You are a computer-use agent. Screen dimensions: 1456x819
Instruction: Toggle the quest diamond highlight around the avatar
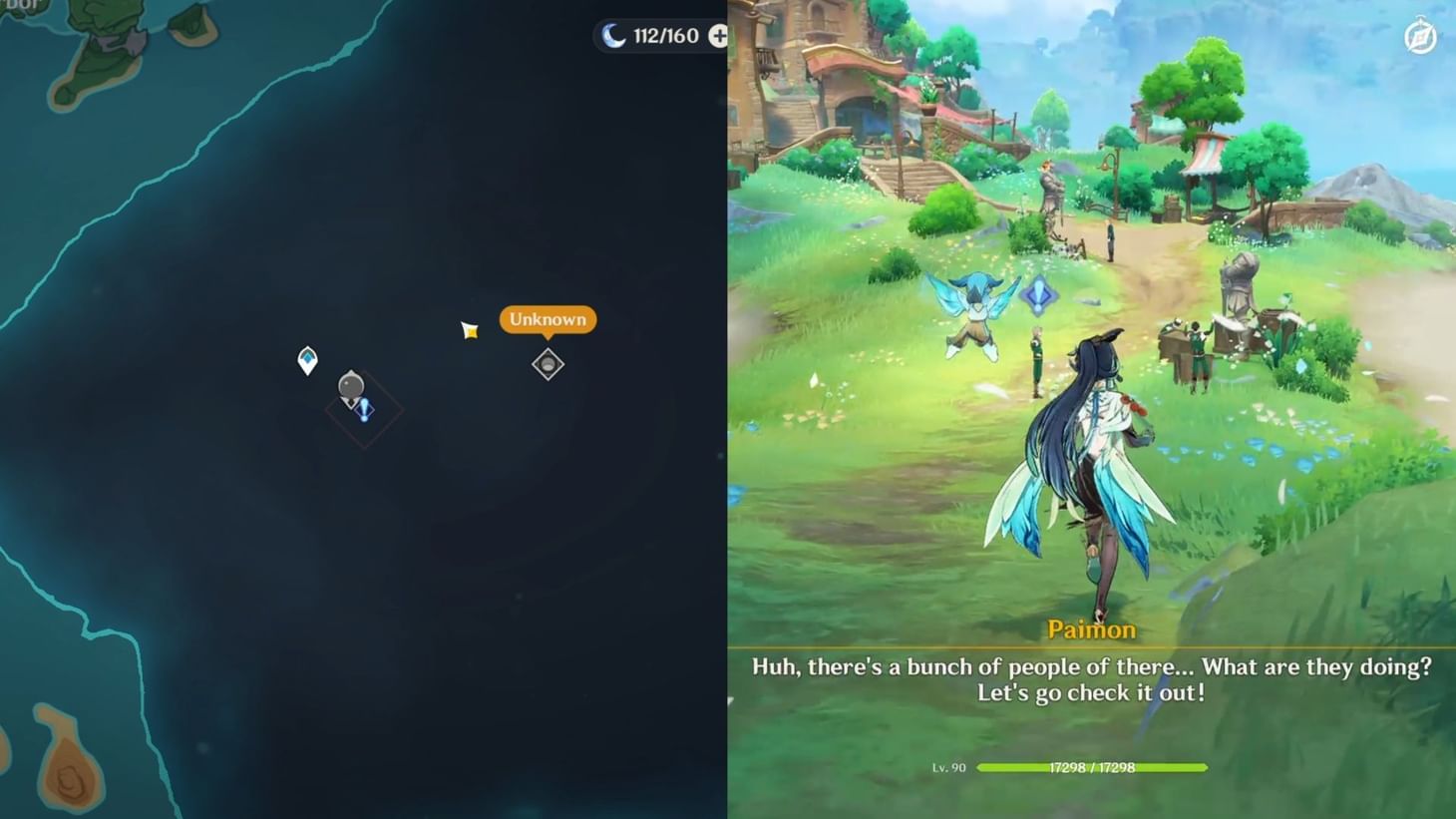(x=363, y=407)
